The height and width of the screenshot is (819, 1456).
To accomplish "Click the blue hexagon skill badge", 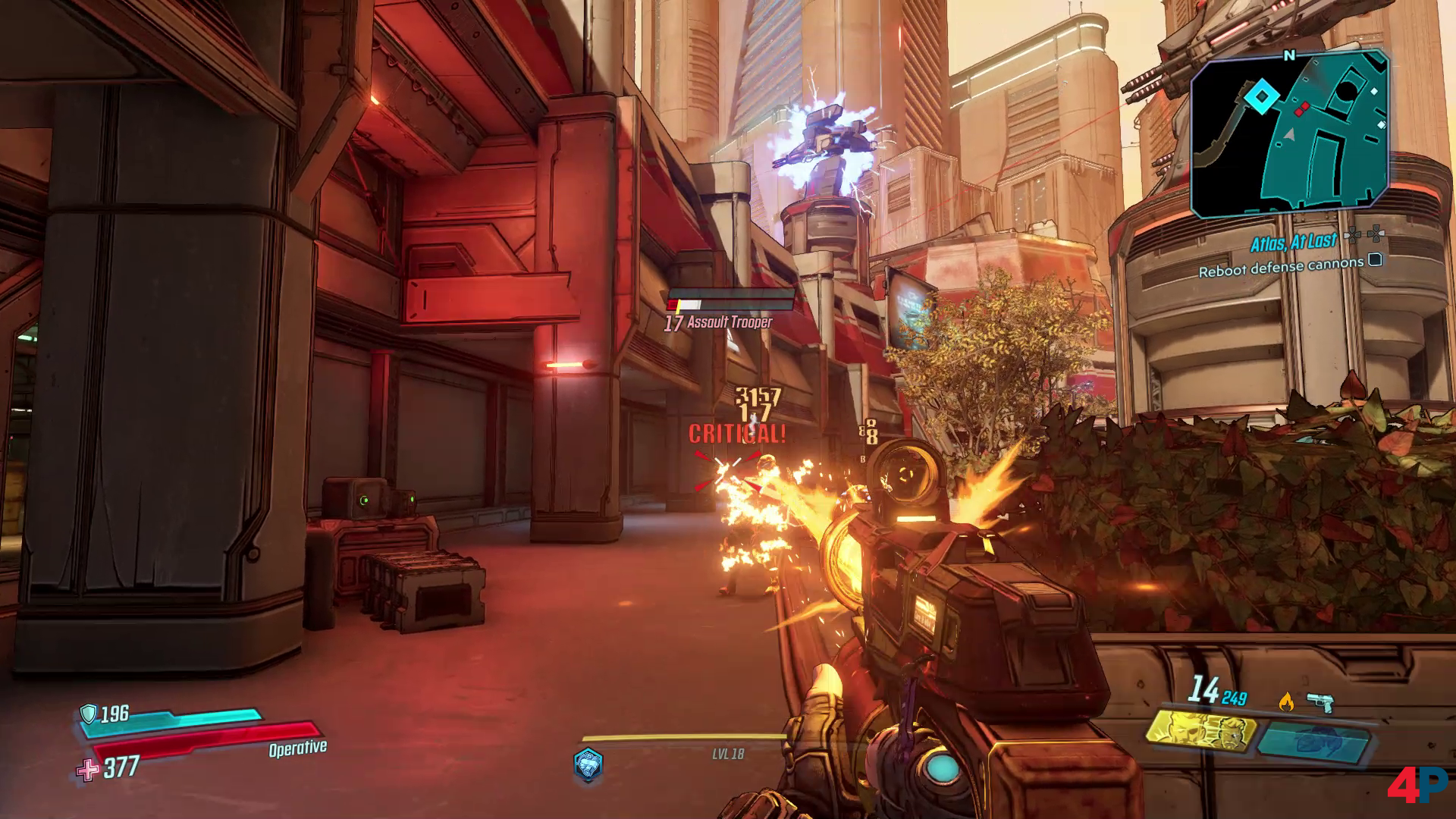I will click(588, 763).
